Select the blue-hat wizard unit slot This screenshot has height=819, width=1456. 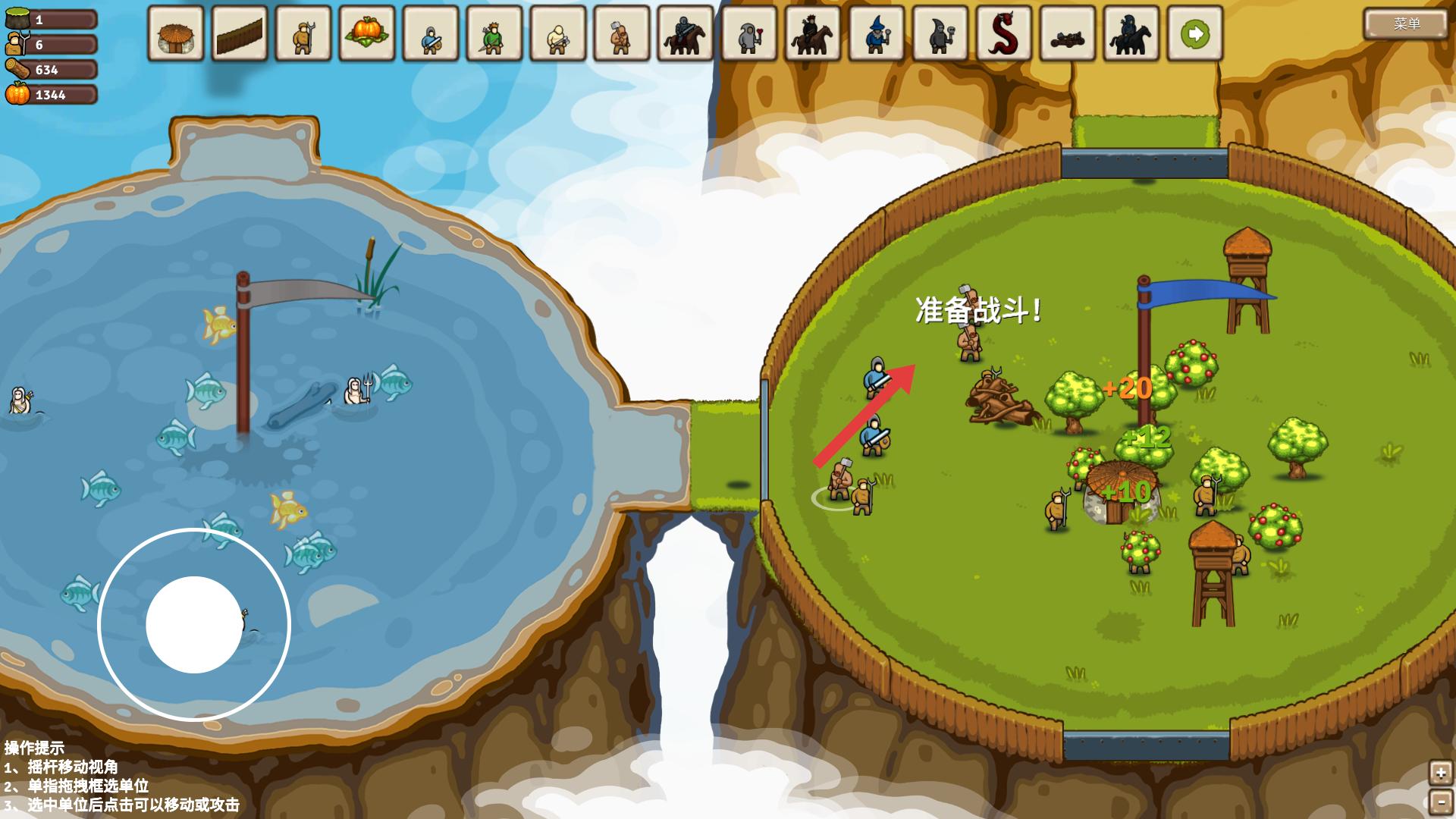click(876, 34)
